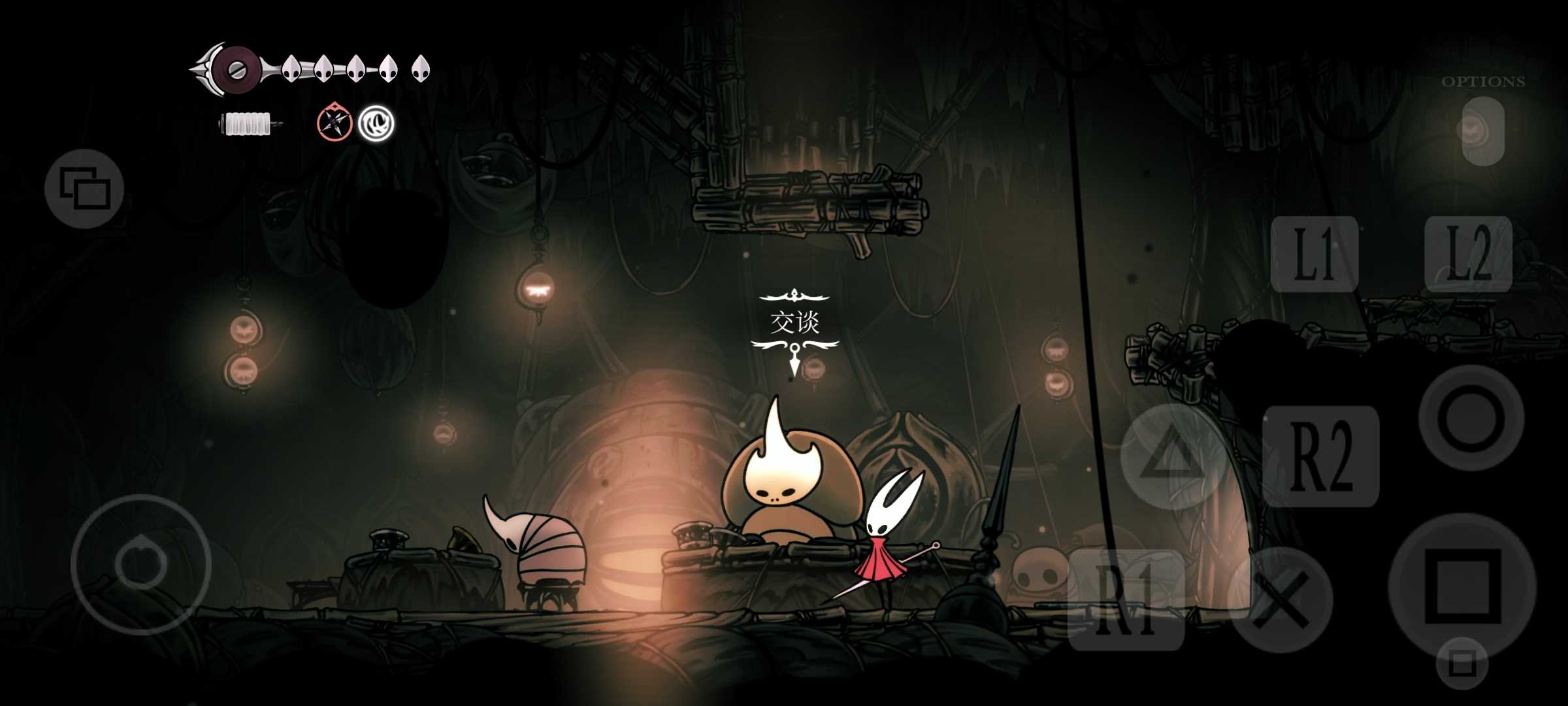Tap the R2 overlay button
1568x706 pixels.
click(x=1320, y=456)
